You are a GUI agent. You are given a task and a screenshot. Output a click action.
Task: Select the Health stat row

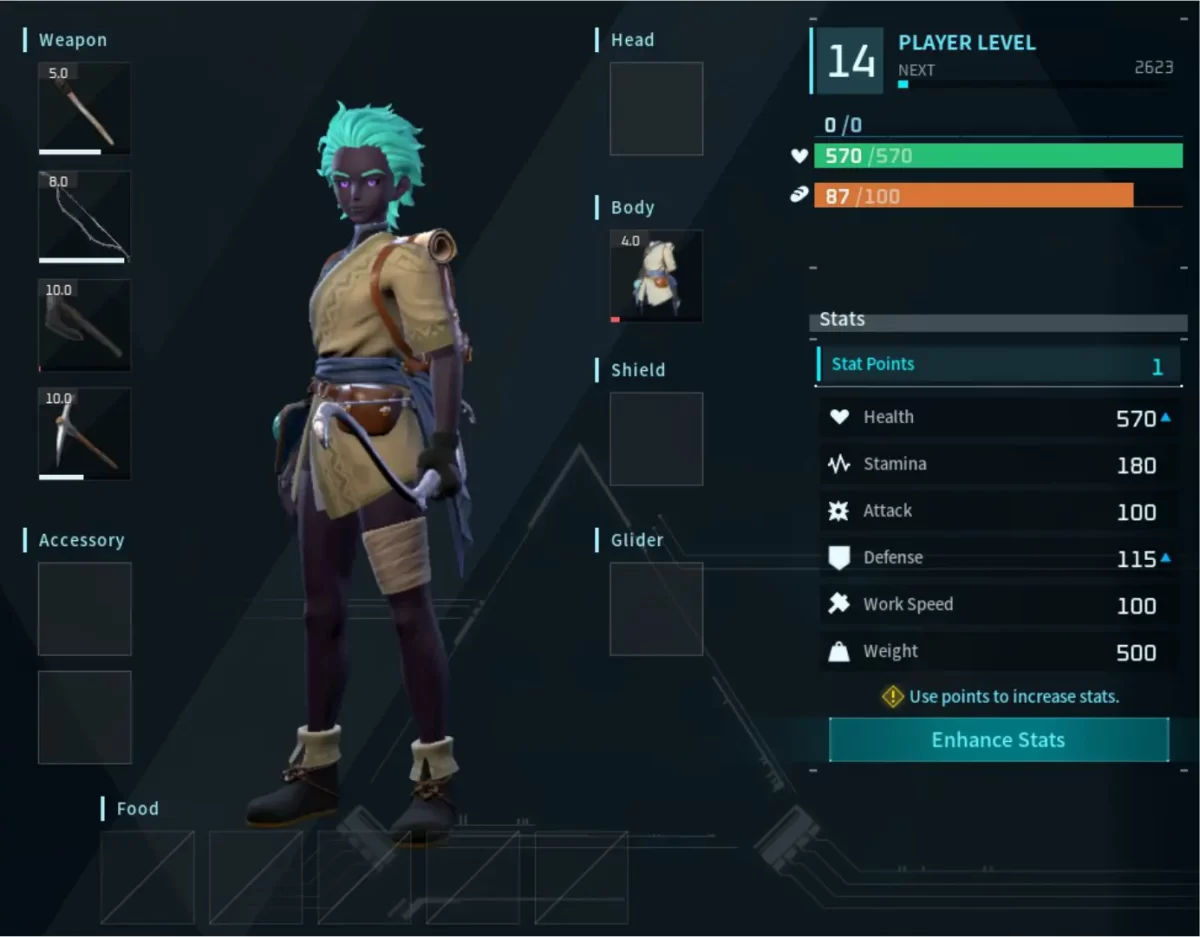[x=998, y=418]
